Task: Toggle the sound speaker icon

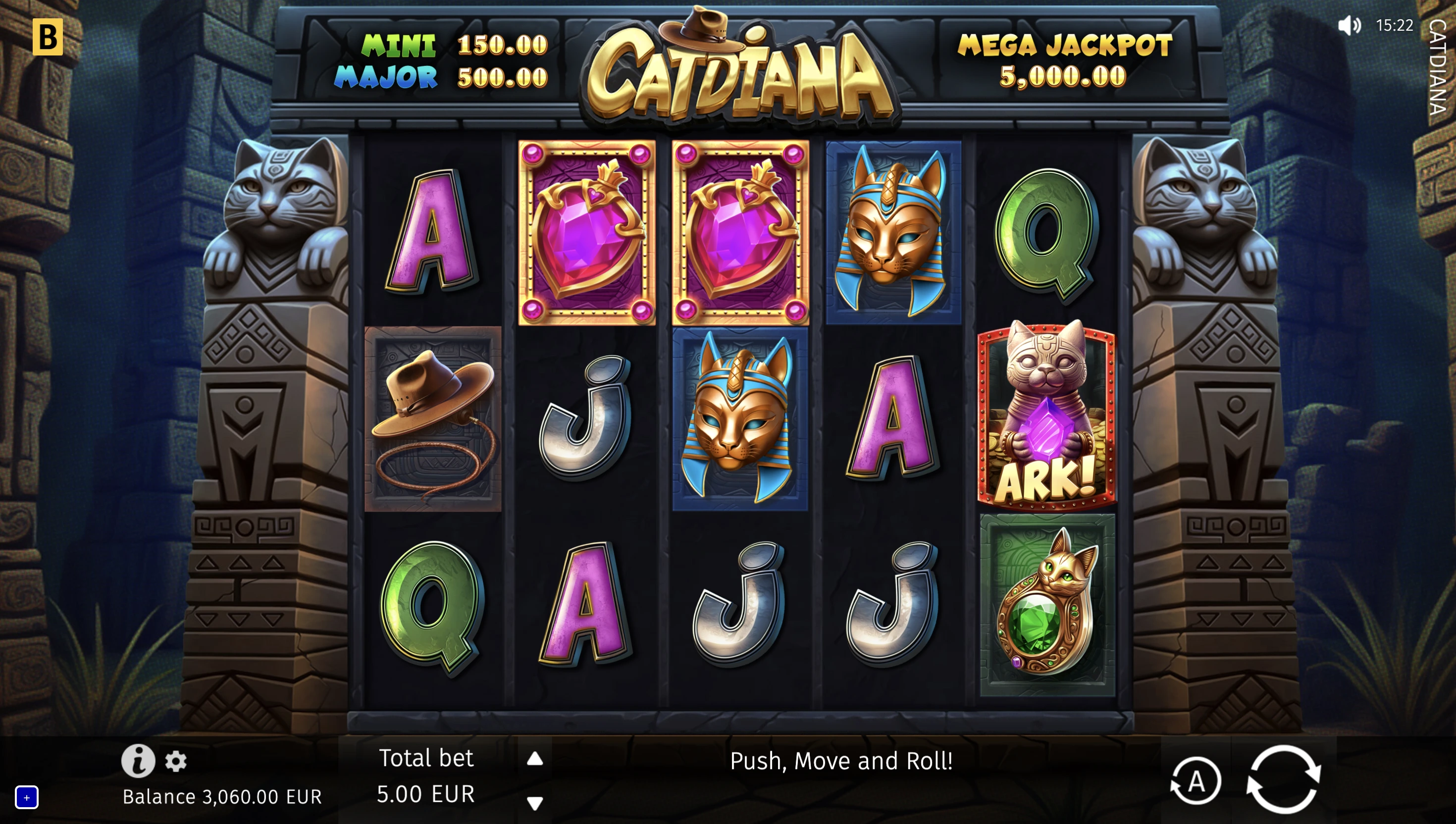Action: point(1349,25)
